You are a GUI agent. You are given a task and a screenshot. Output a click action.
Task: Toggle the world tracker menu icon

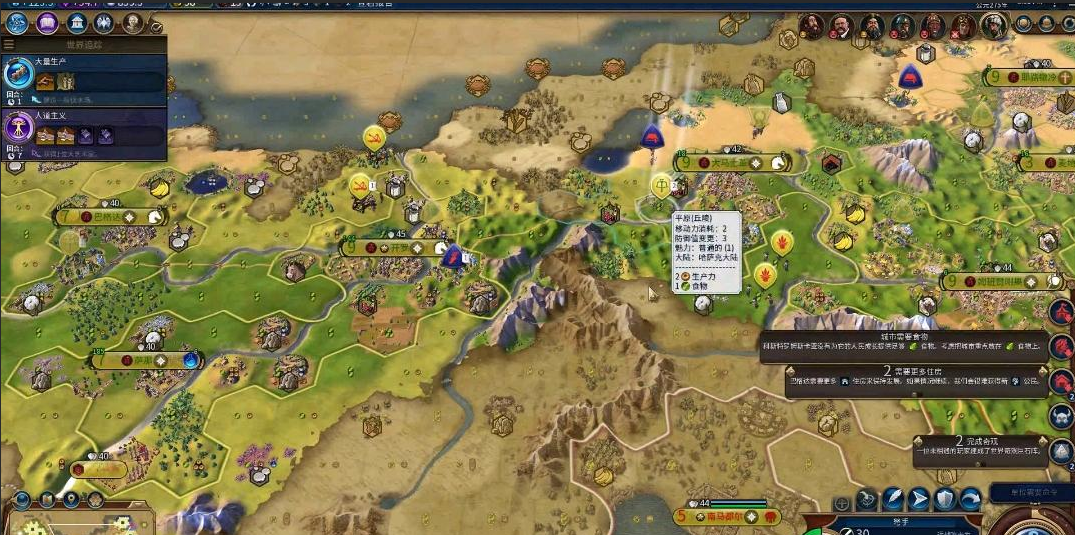9,45
